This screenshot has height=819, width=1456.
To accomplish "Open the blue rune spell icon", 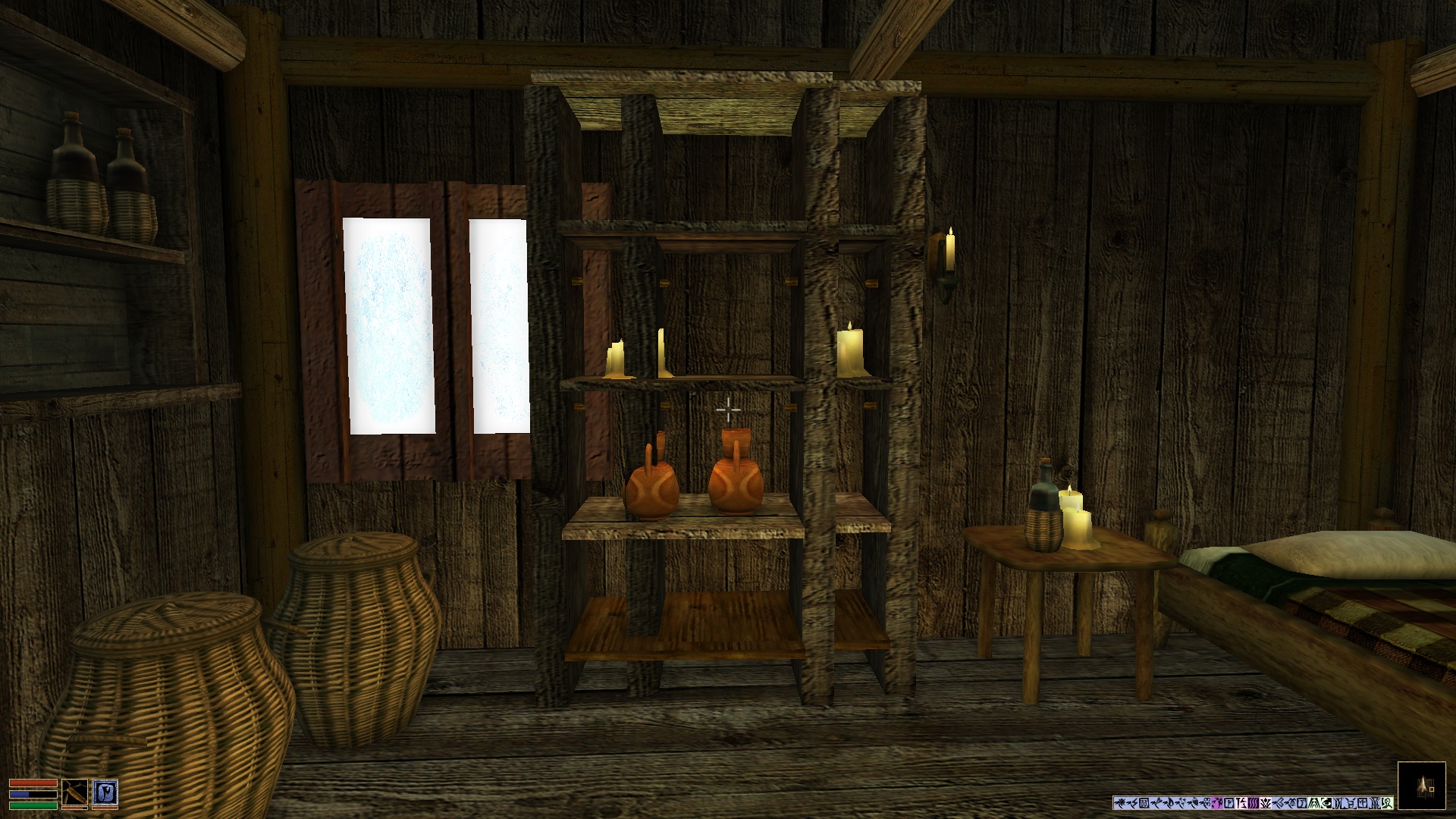I will [105, 792].
